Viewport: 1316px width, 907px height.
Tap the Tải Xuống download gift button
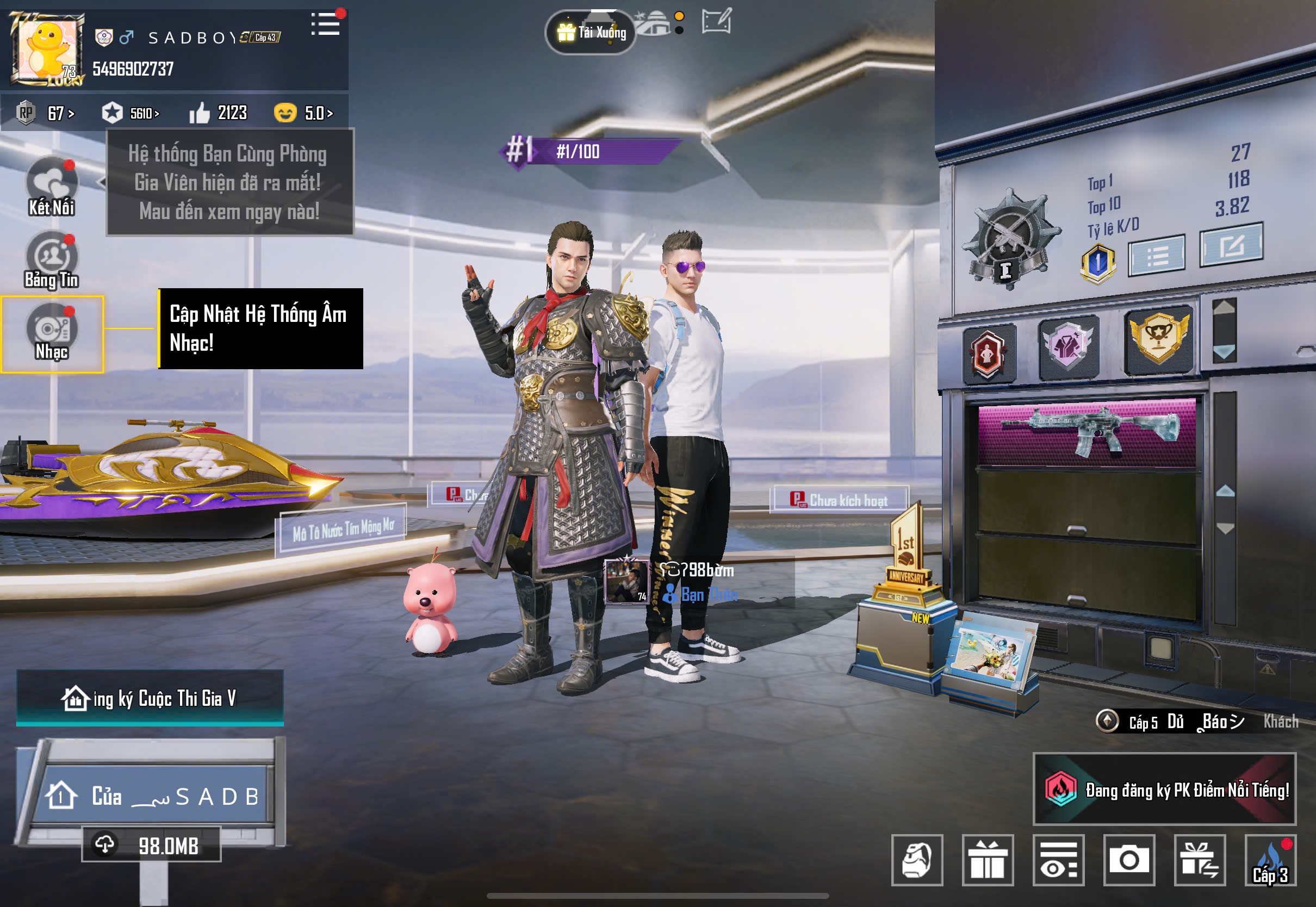pos(591,33)
